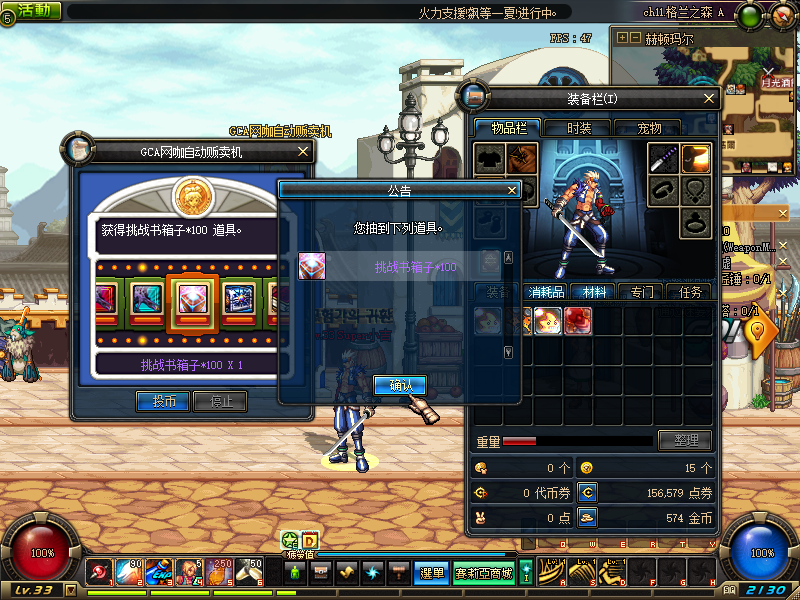
Task: Select the 物品栏 items tab
Action: [506, 128]
